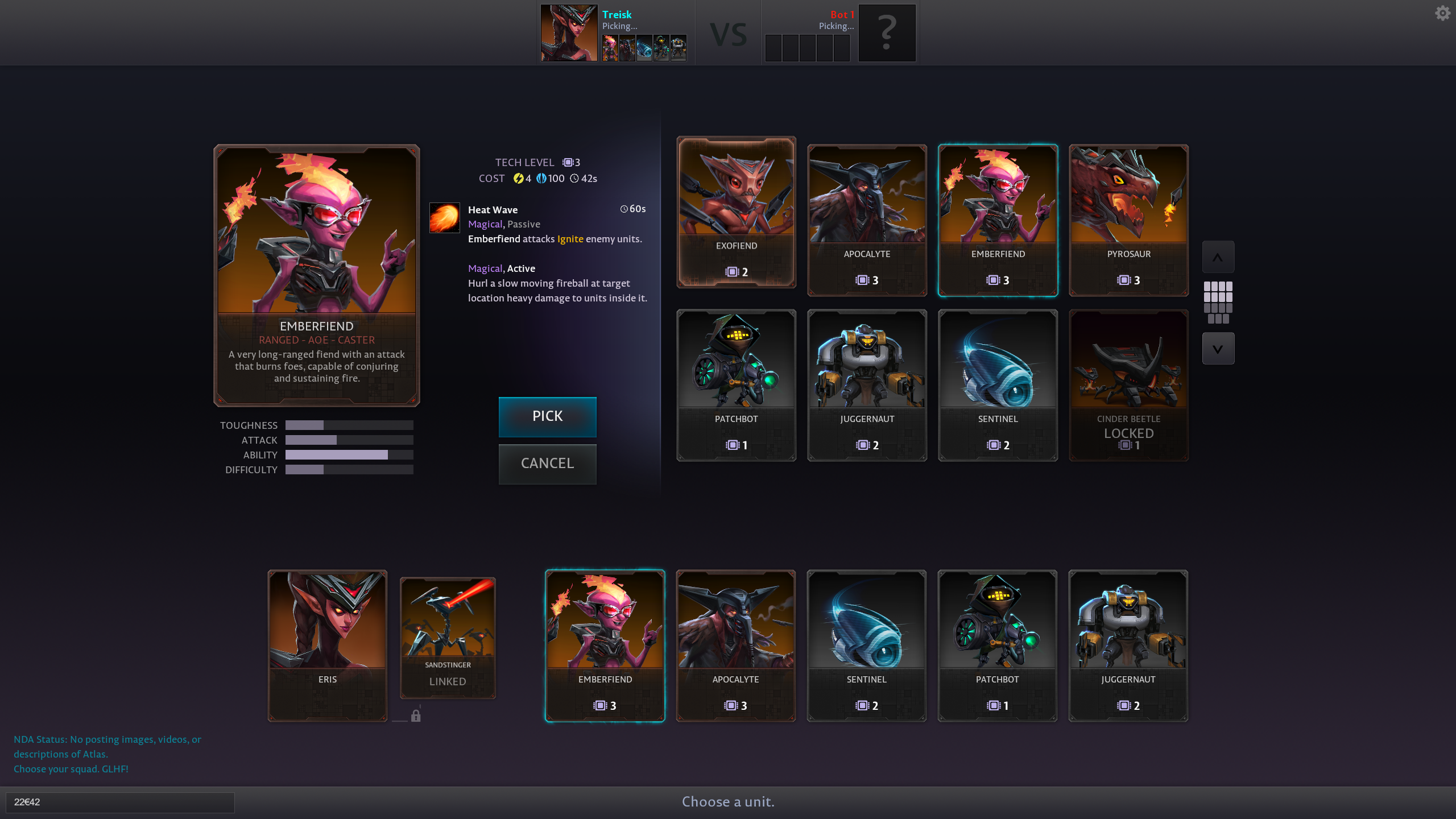Image resolution: width=1456 pixels, height=819 pixels.
Task: Toggle the squad link lock icon
Action: tap(416, 715)
